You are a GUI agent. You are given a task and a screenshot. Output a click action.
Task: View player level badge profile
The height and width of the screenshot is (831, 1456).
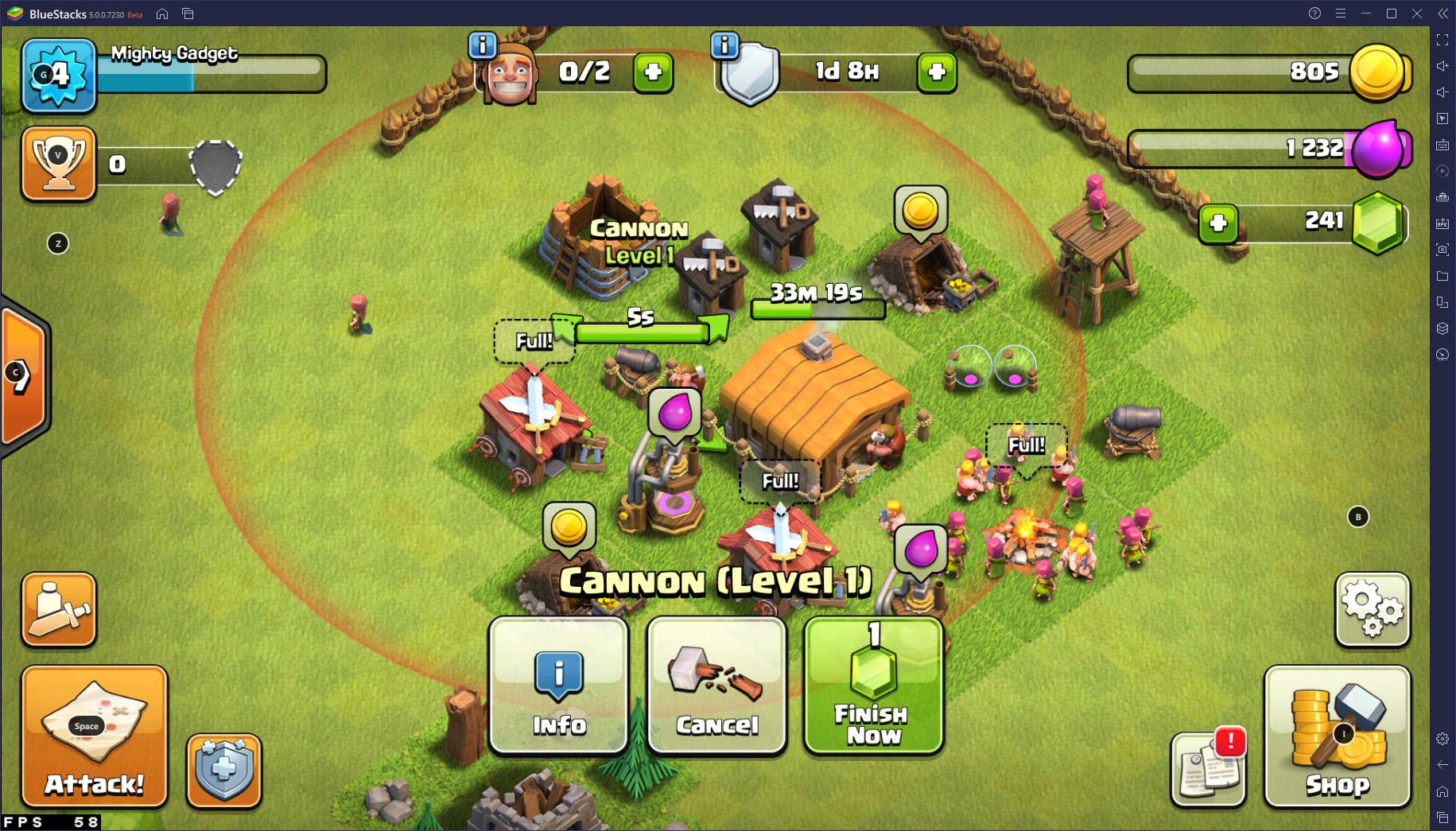coord(59,76)
